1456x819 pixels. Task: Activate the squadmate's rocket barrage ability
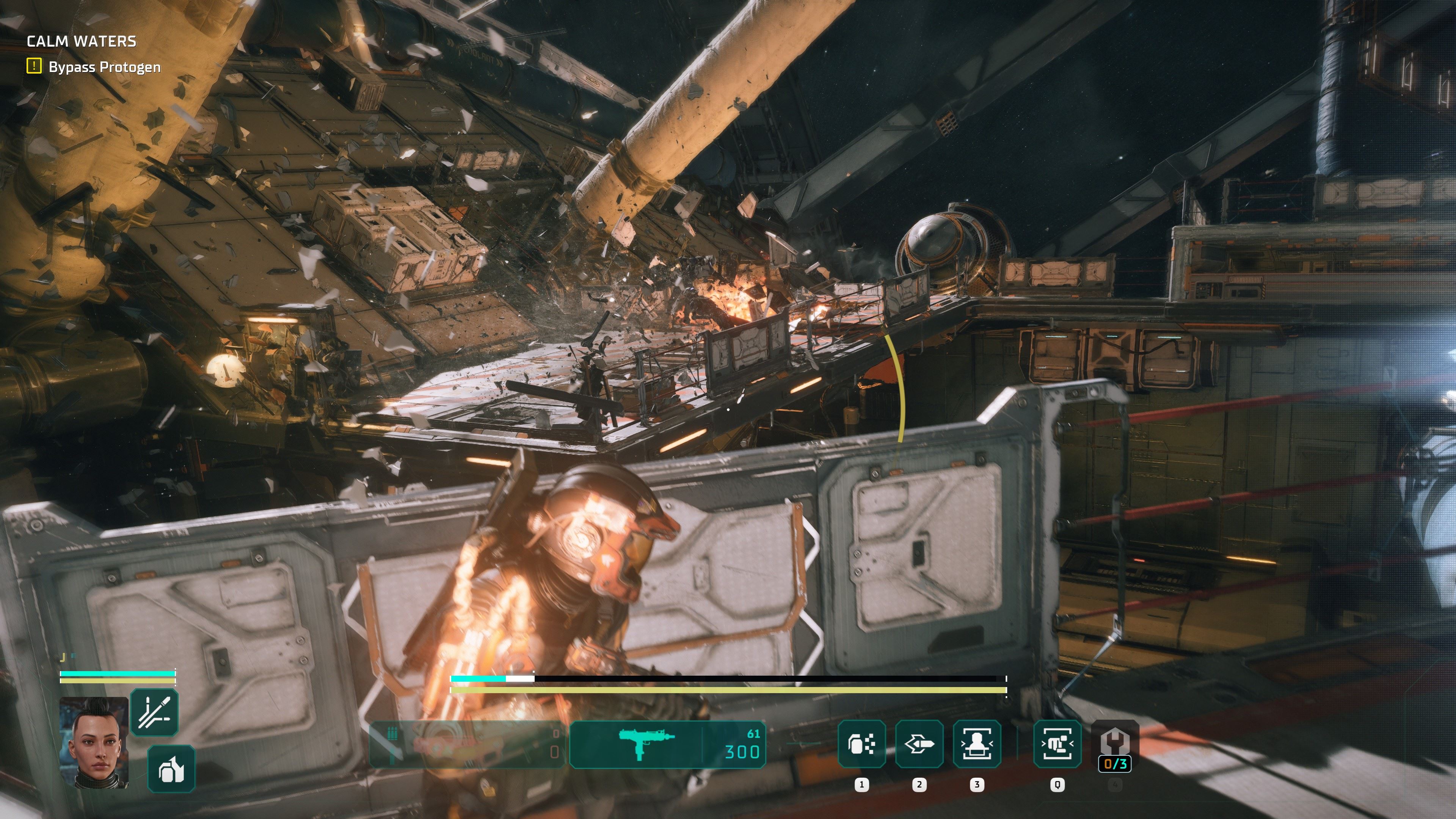pyautogui.click(x=154, y=712)
